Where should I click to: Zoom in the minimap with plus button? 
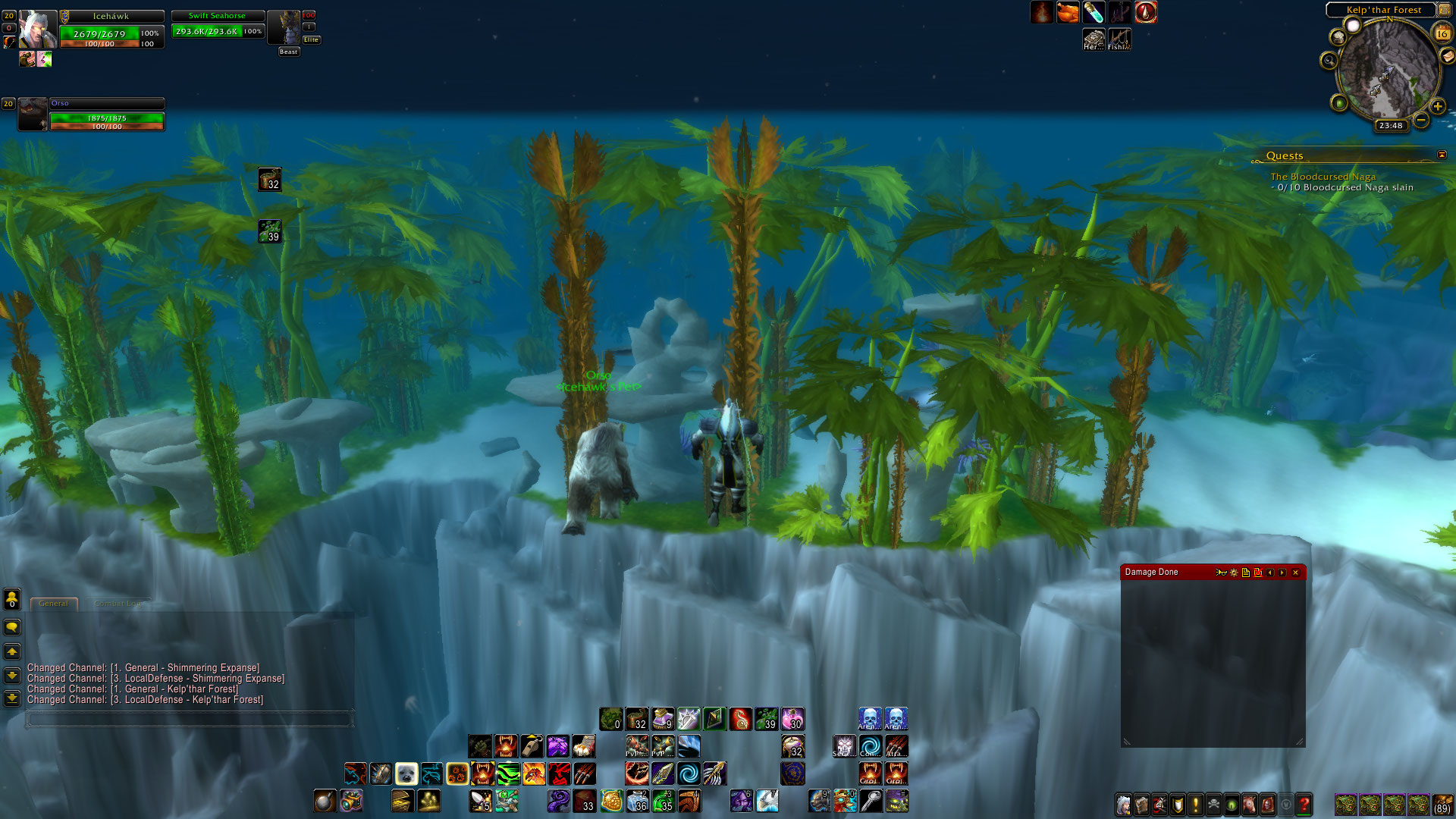[x=1437, y=106]
